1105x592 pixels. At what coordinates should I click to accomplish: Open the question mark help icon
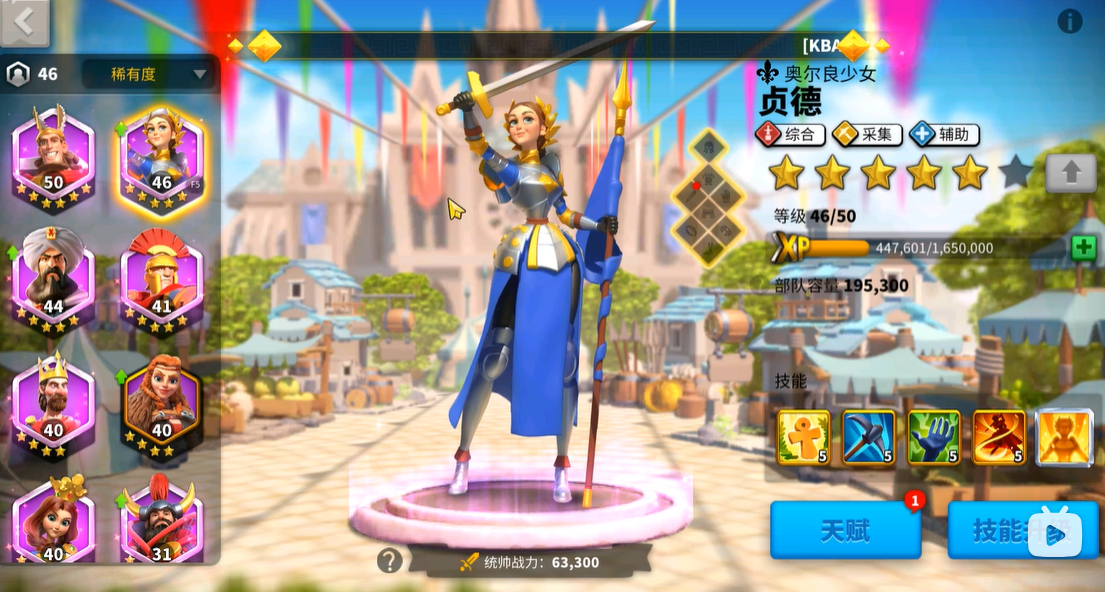[389, 561]
